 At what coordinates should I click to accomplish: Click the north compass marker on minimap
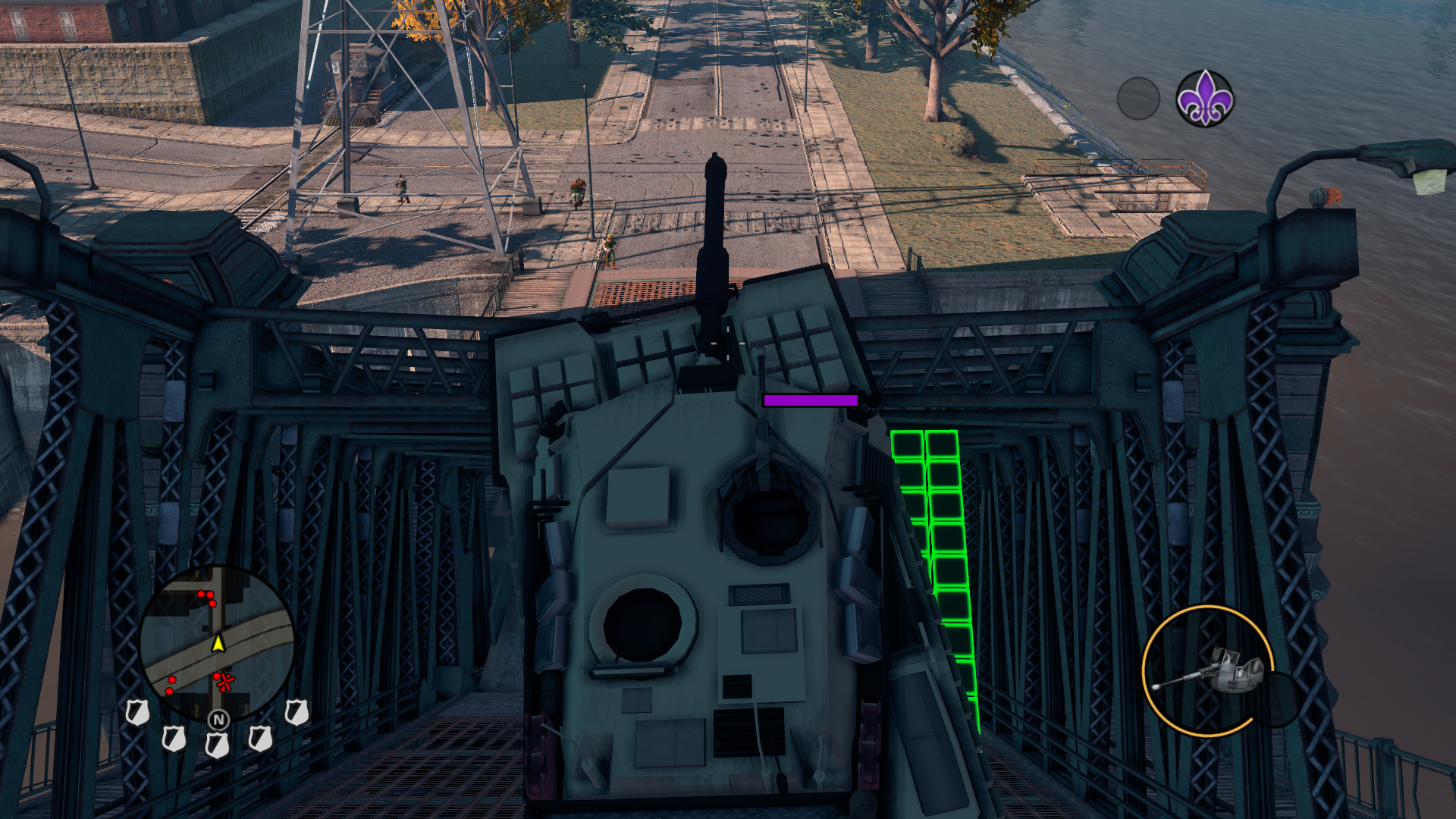pos(218,719)
